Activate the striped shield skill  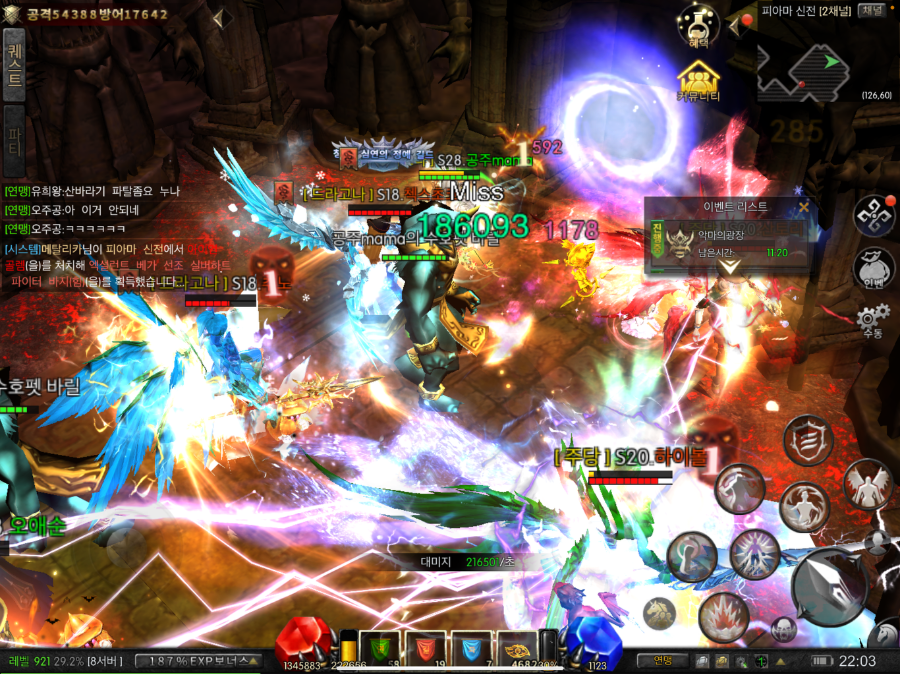coord(806,439)
